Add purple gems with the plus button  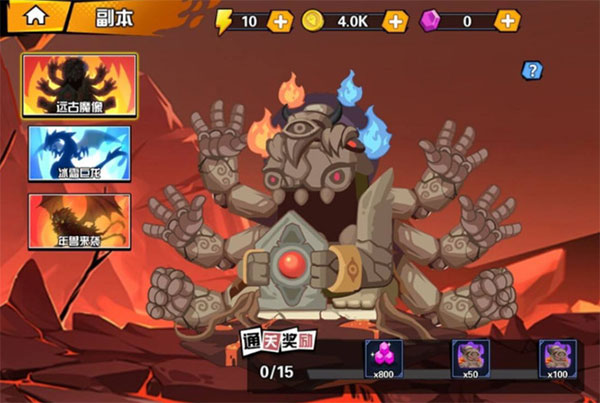[508, 21]
